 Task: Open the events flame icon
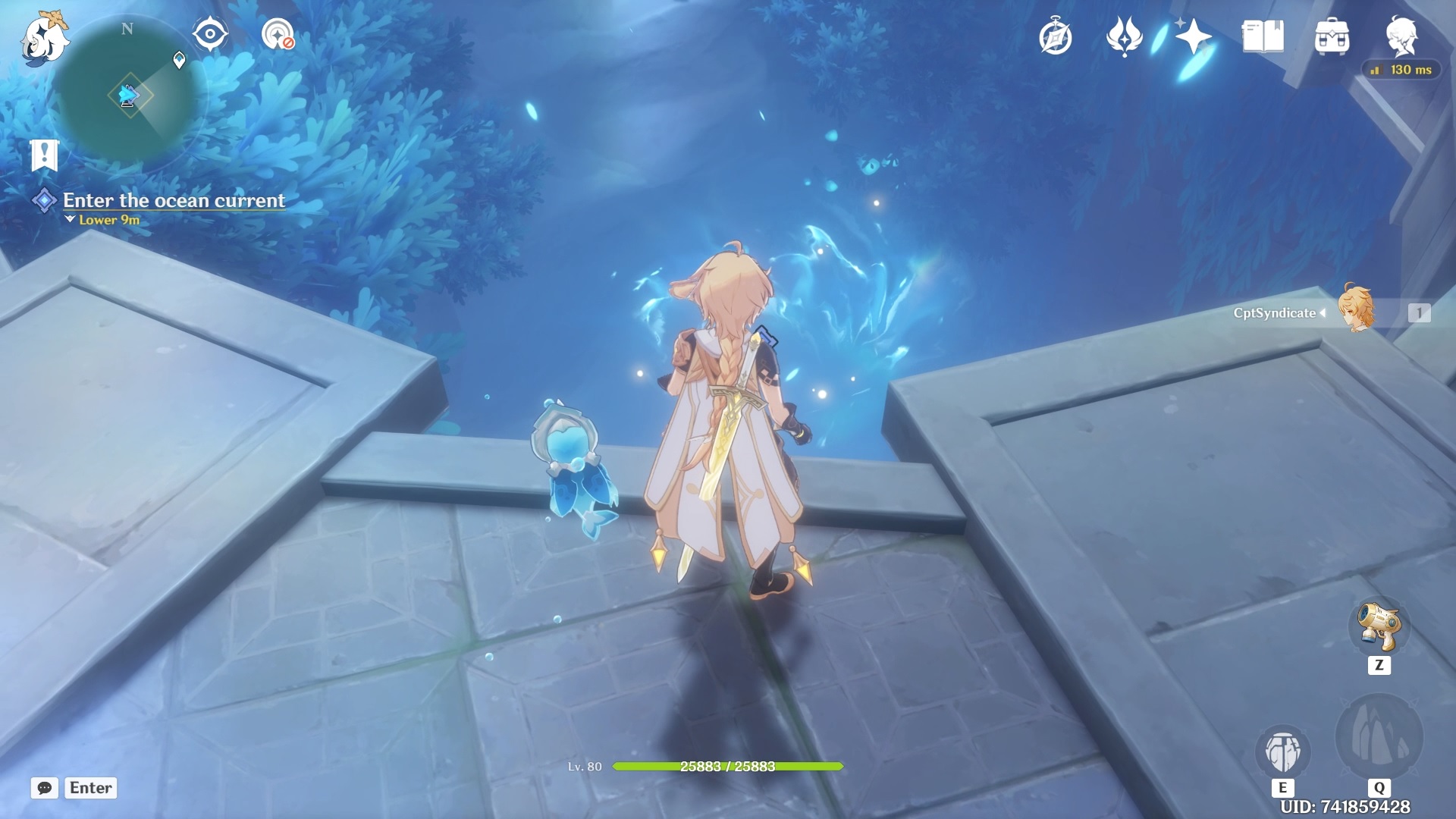1124,36
